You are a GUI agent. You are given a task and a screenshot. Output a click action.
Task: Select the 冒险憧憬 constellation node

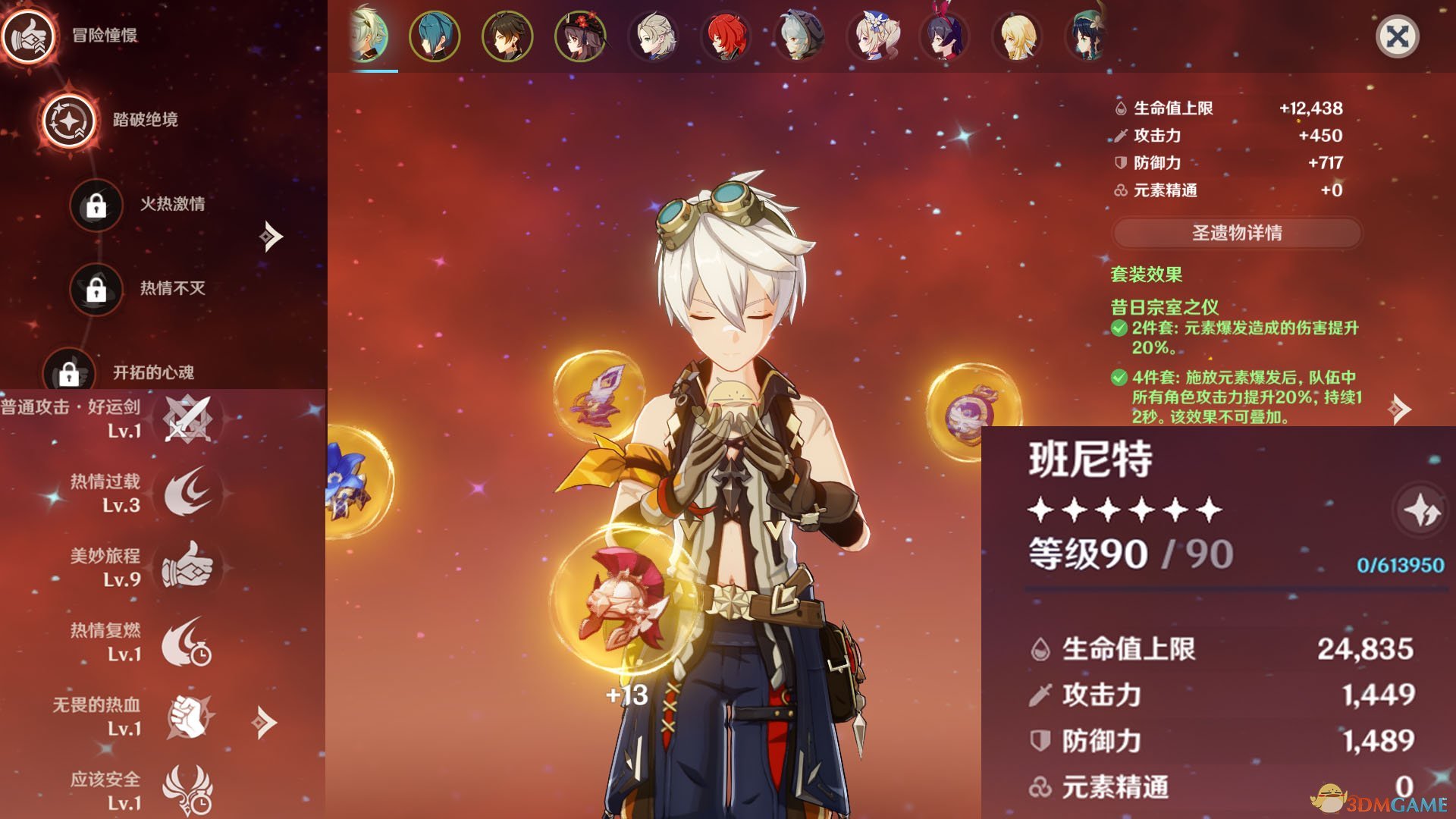pyautogui.click(x=29, y=36)
